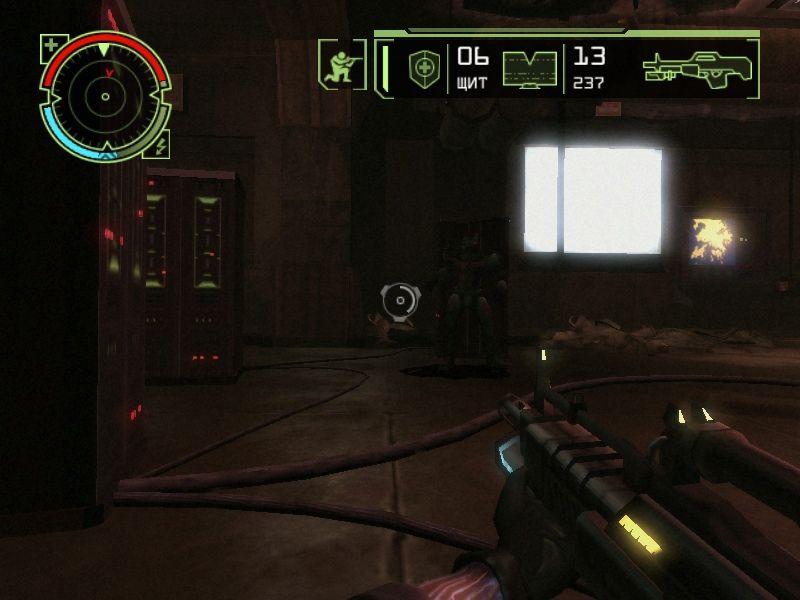Click the lightning bolt energy icon
800x600 pixels.
[159, 144]
